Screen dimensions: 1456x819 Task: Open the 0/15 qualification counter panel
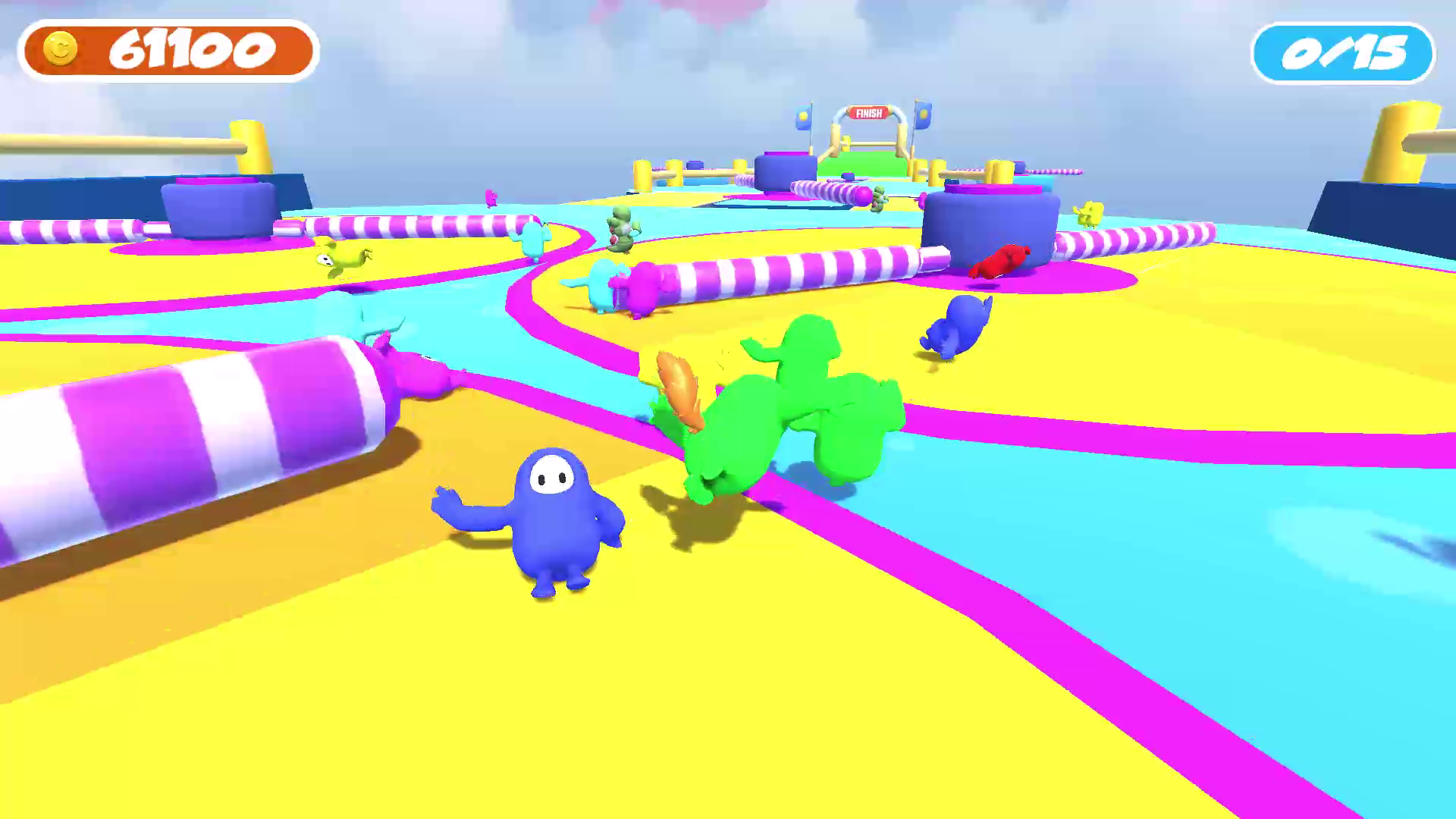click(1341, 52)
